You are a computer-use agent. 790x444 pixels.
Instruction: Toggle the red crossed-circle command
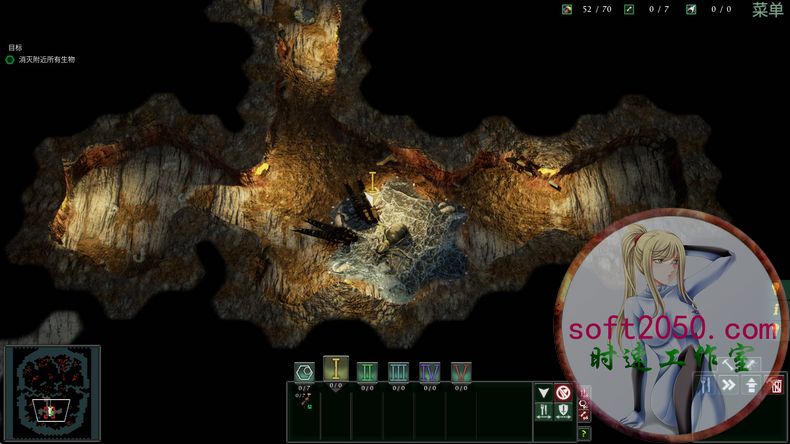tap(563, 392)
